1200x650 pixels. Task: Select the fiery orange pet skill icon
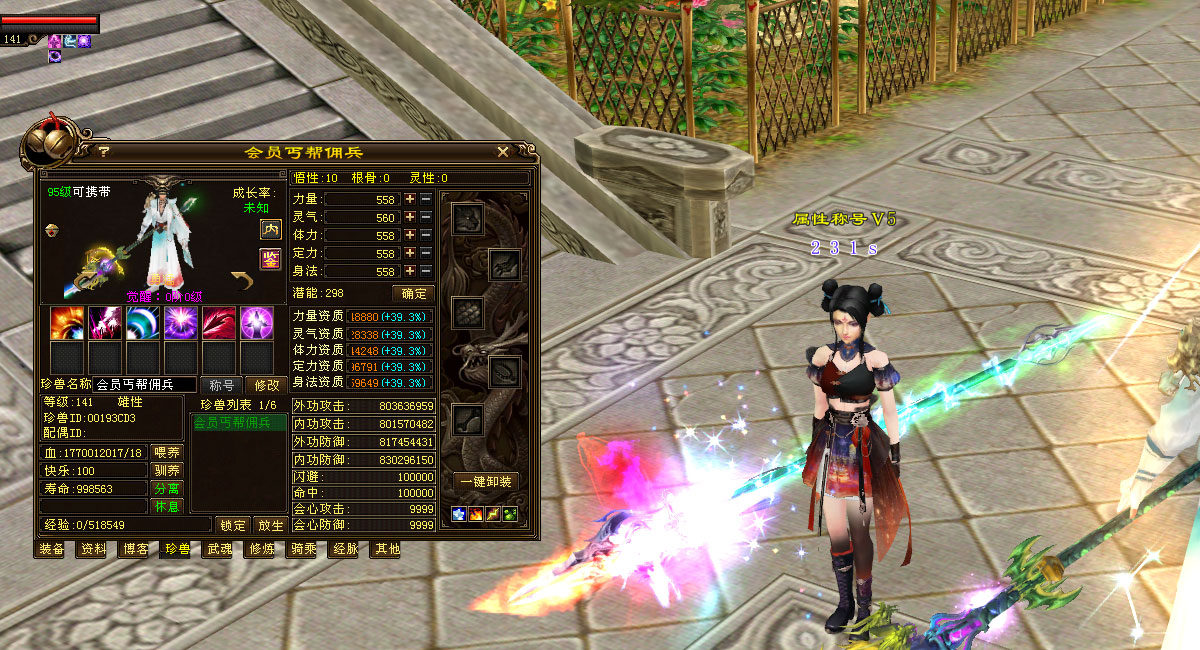click(67, 324)
